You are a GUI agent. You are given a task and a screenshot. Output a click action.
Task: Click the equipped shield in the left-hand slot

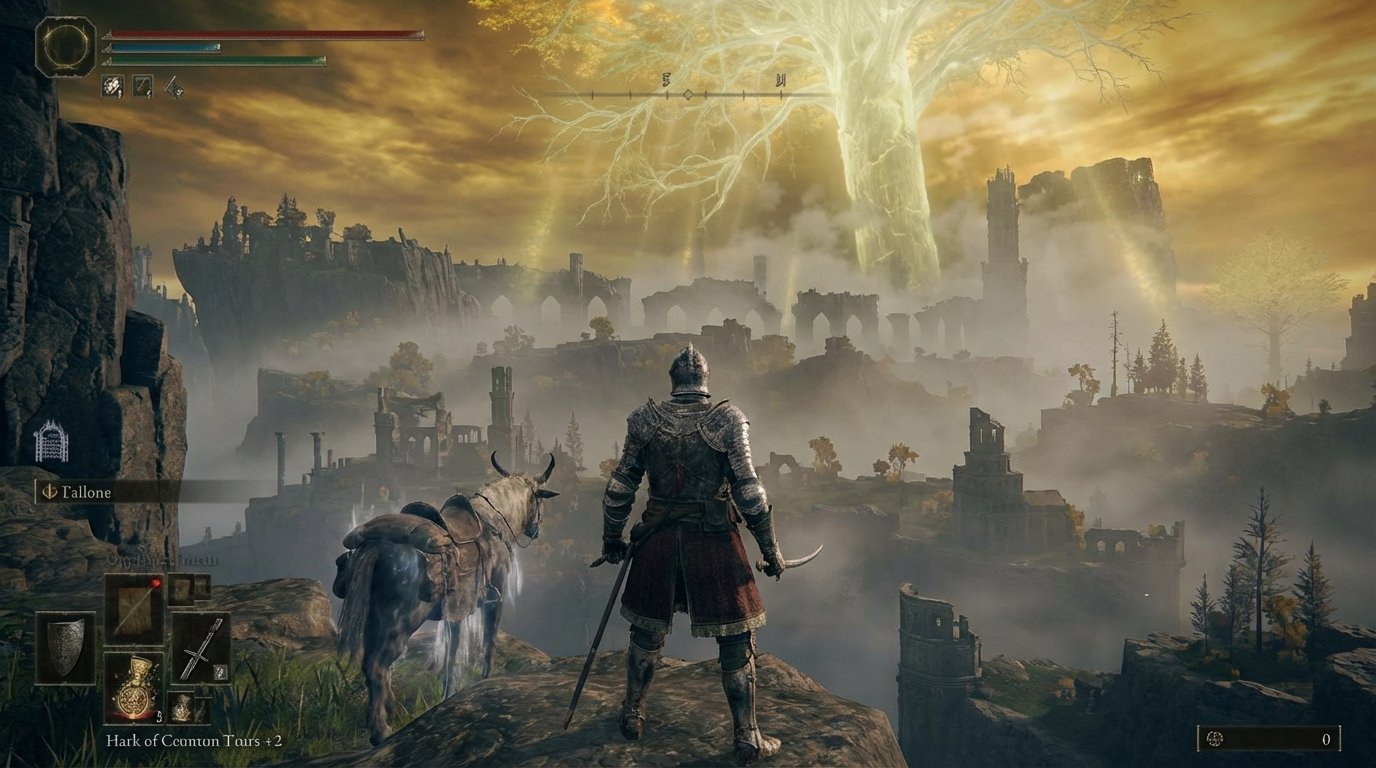(65, 650)
